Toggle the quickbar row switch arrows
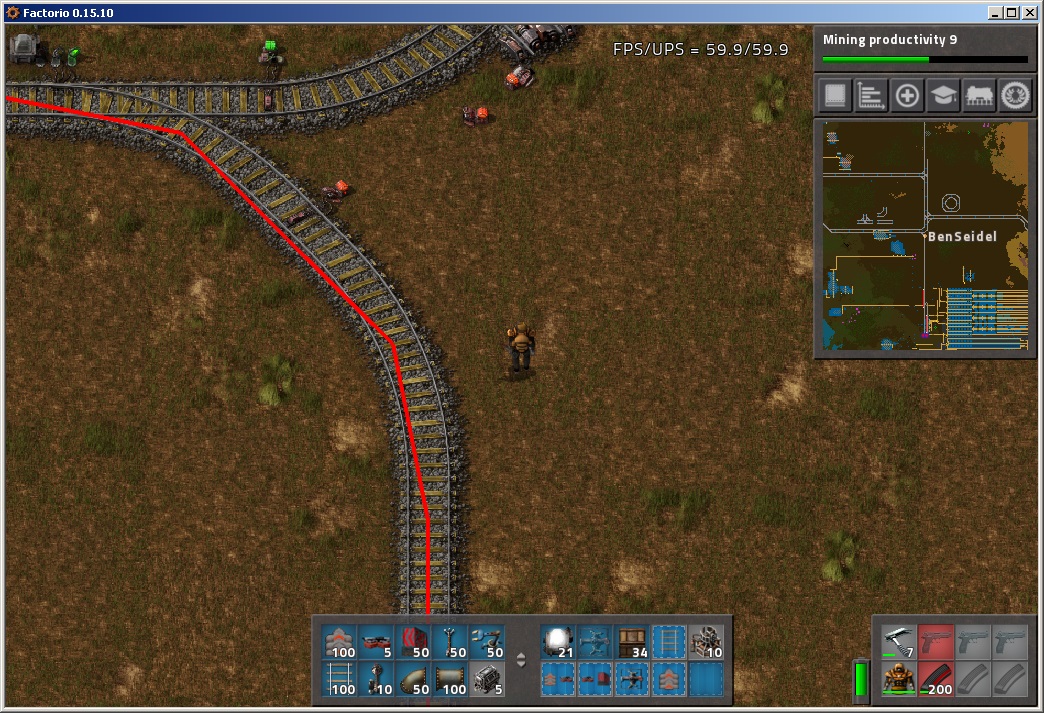Image resolution: width=1044 pixels, height=713 pixels. click(520, 660)
